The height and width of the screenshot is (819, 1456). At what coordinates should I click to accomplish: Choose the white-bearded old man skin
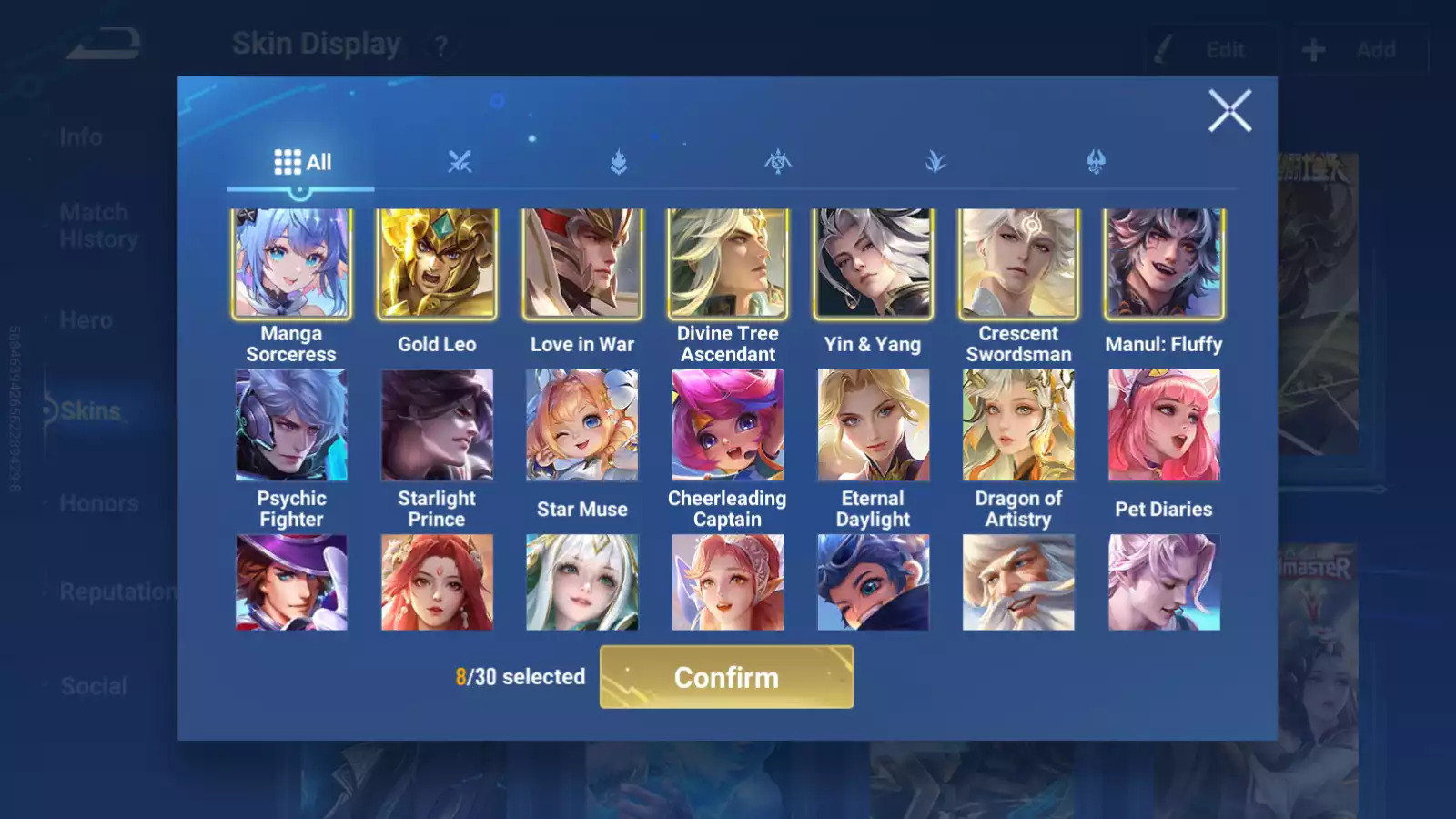[1018, 582]
